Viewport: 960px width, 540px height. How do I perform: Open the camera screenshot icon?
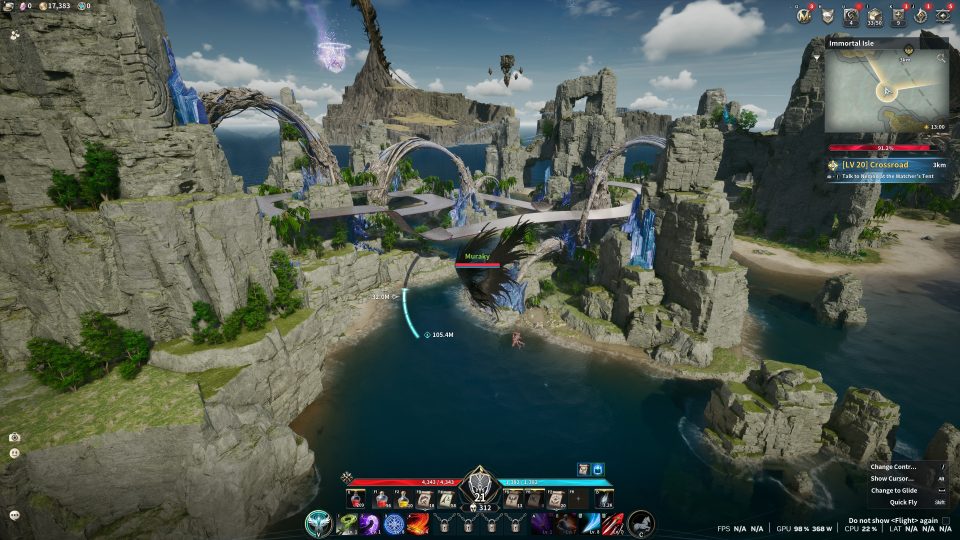click(14, 437)
